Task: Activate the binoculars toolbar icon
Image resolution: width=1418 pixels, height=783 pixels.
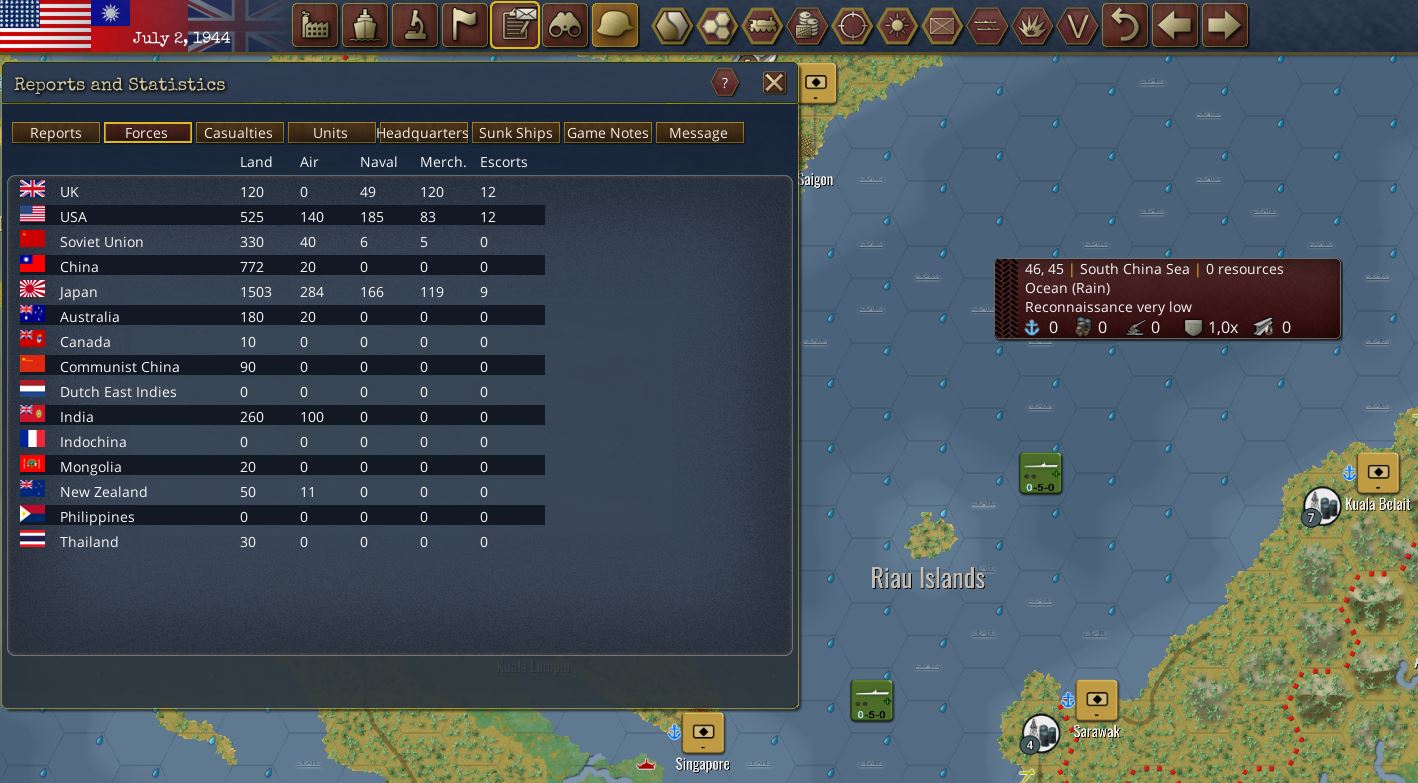Action: pyautogui.click(x=565, y=26)
